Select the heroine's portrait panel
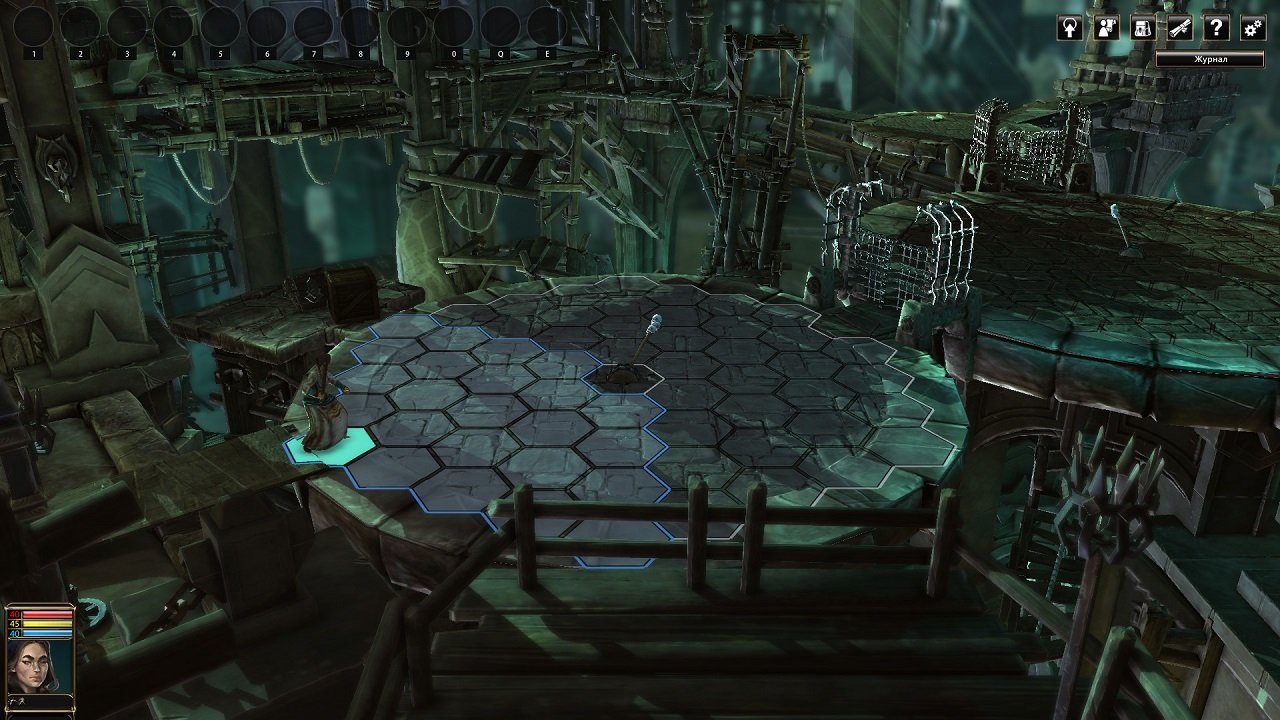Screen dimensions: 1280x720 tap(38, 665)
